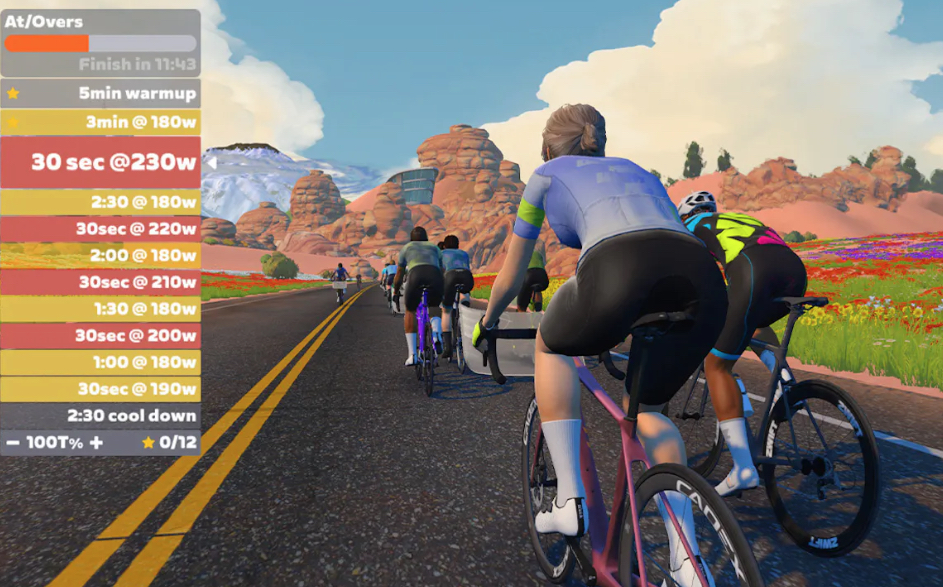Increase workout intensity with the plus button
This screenshot has width=943, height=587.
pos(96,442)
